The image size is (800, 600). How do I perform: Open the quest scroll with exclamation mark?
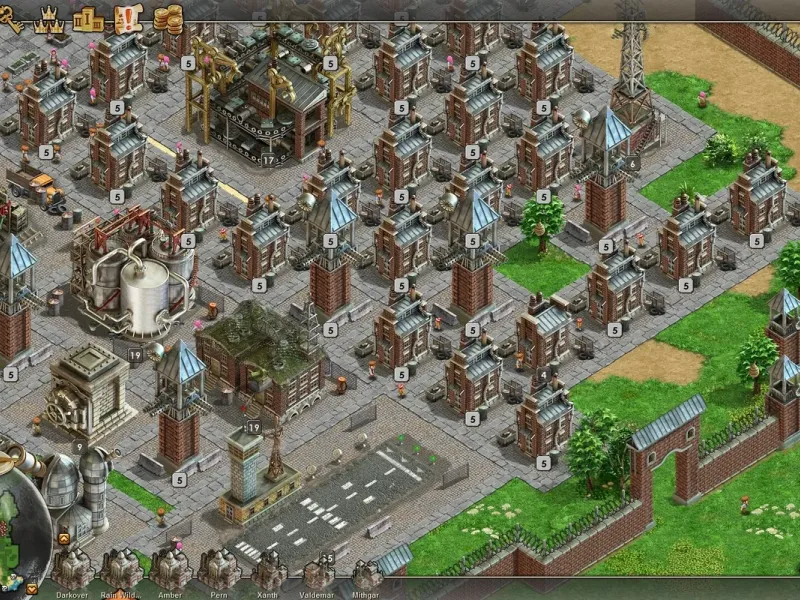click(128, 17)
